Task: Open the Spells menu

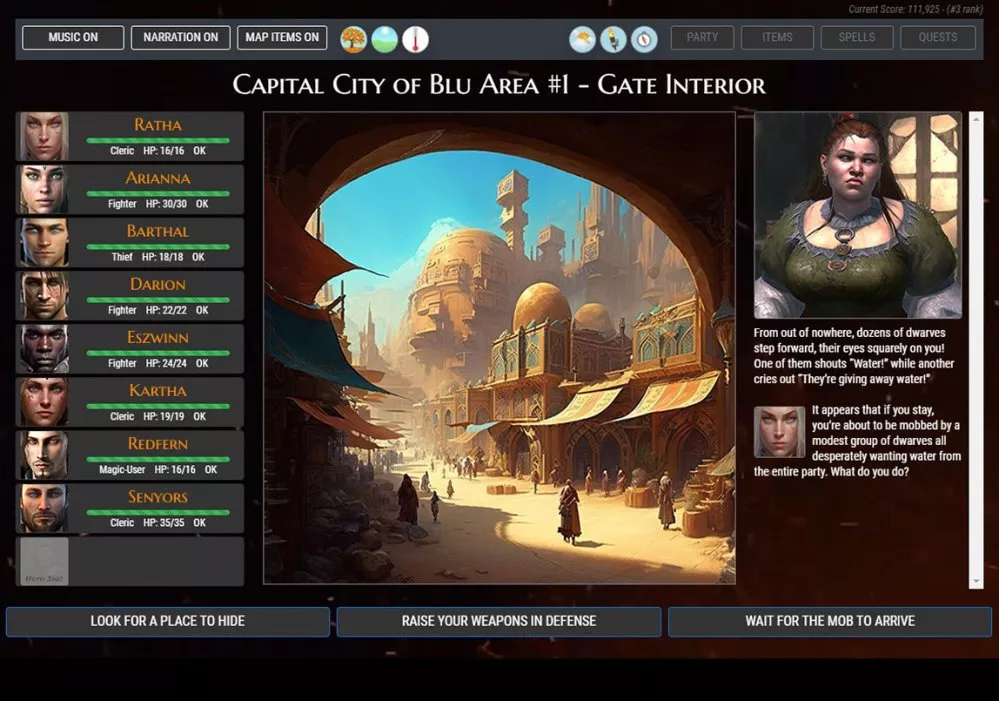Action: [857, 38]
